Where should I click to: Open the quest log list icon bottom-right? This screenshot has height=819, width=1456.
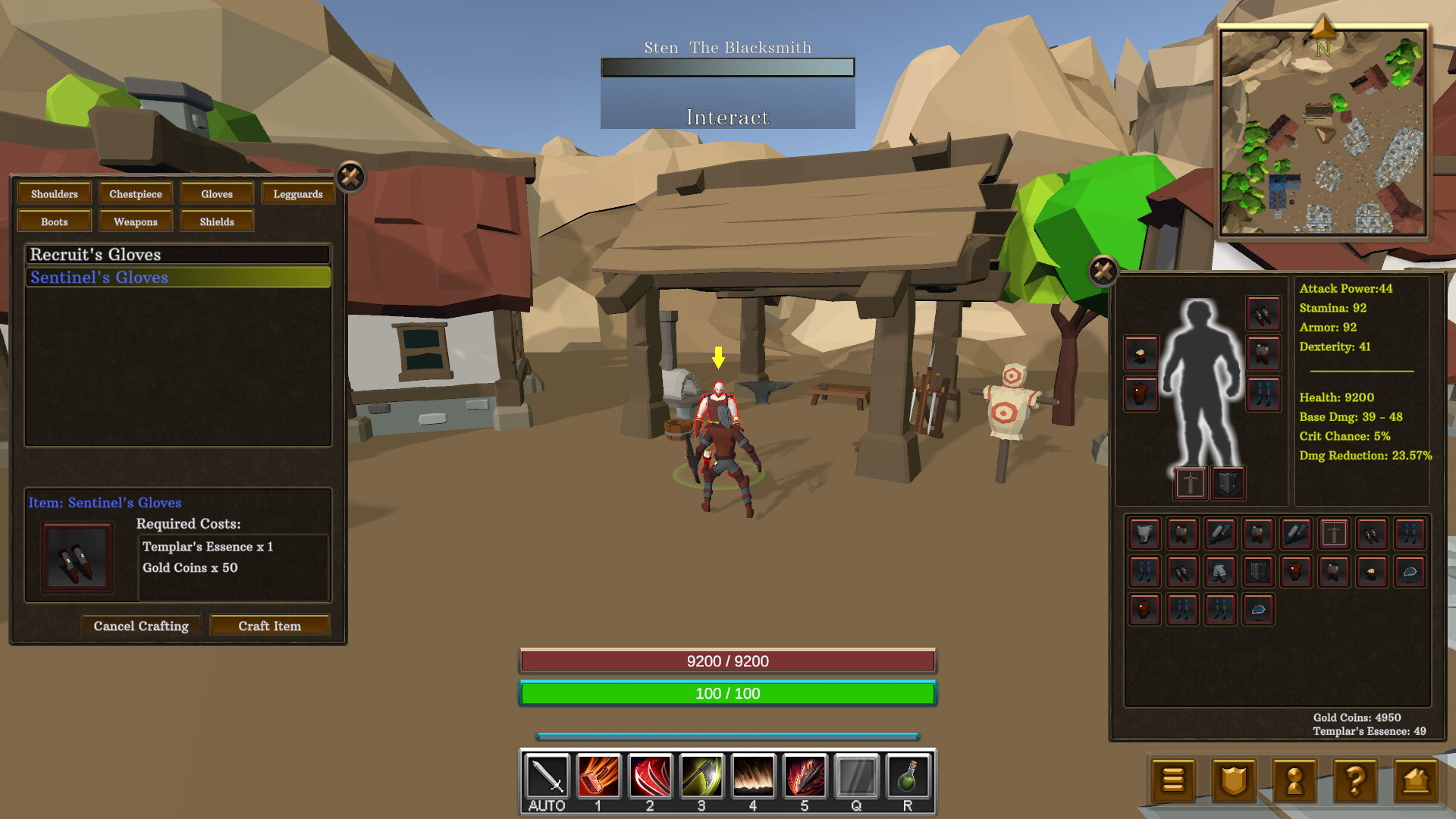pyautogui.click(x=1173, y=780)
